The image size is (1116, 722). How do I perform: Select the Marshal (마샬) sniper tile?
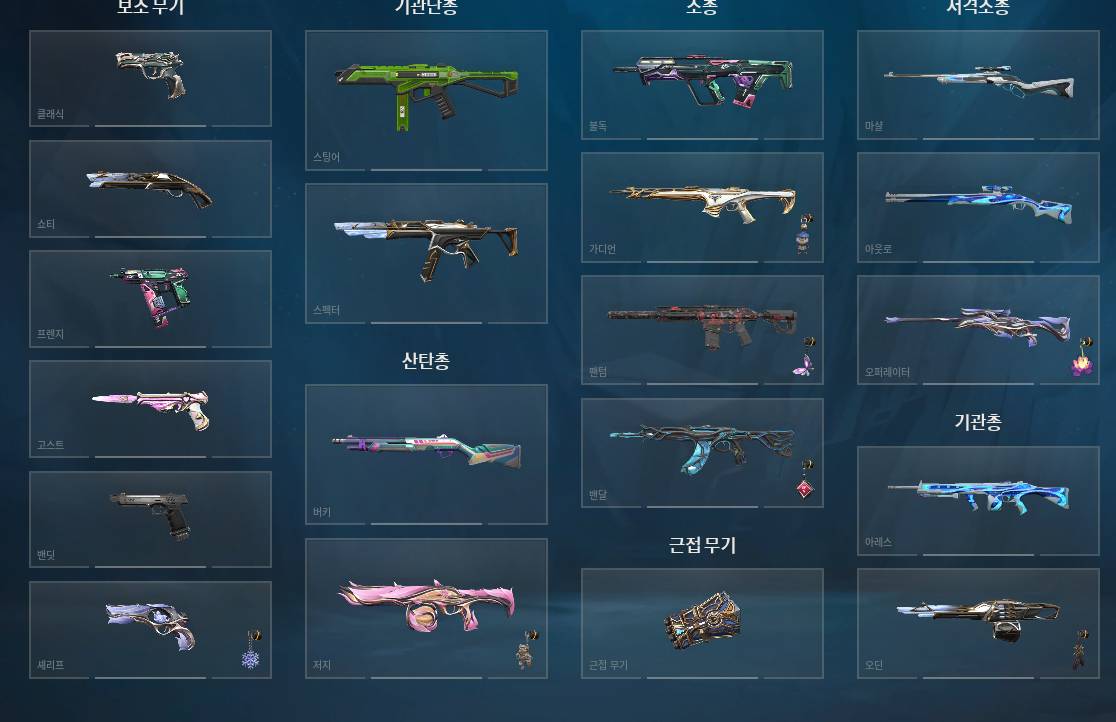click(x=978, y=84)
